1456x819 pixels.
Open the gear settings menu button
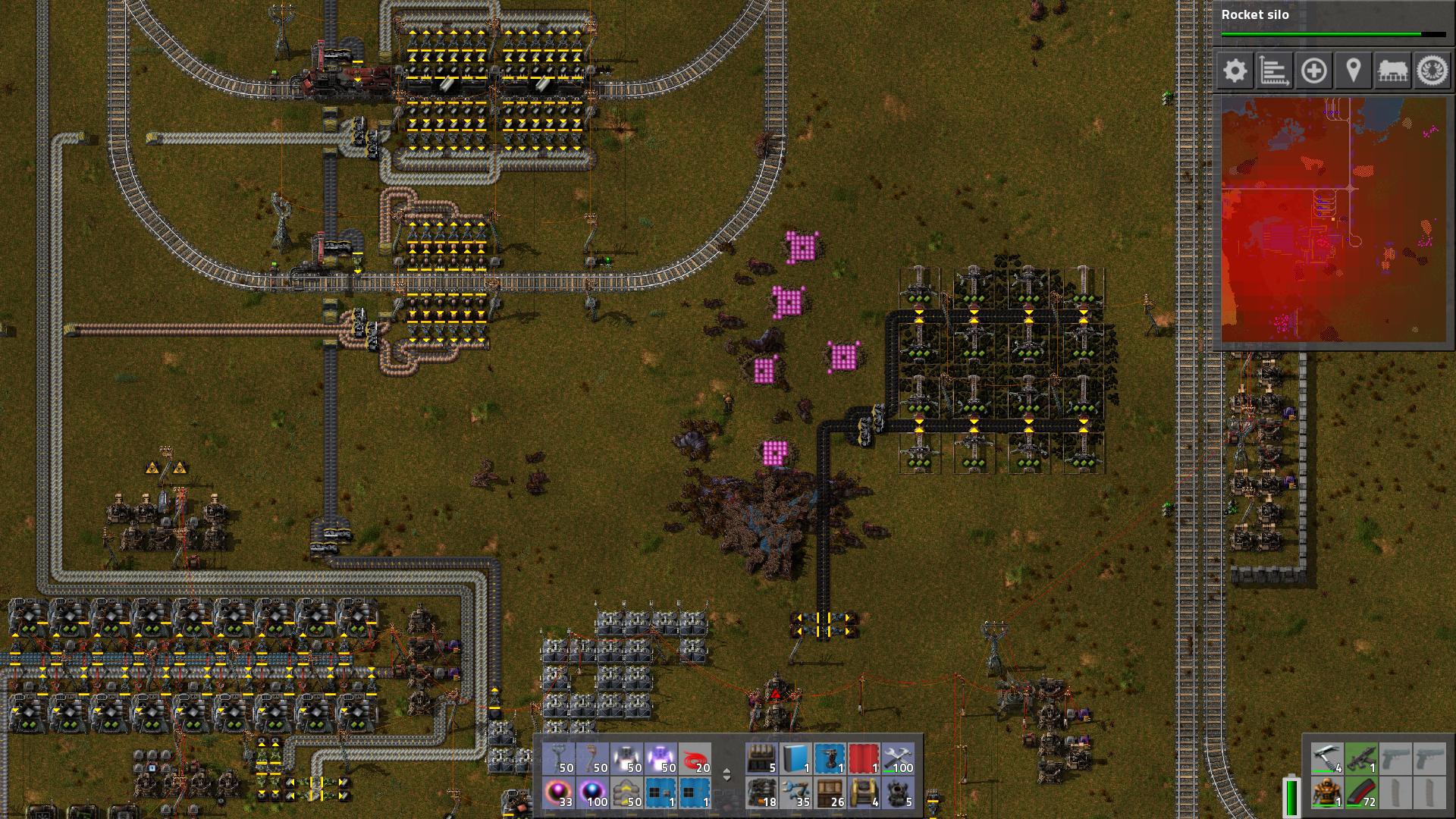tap(1235, 71)
